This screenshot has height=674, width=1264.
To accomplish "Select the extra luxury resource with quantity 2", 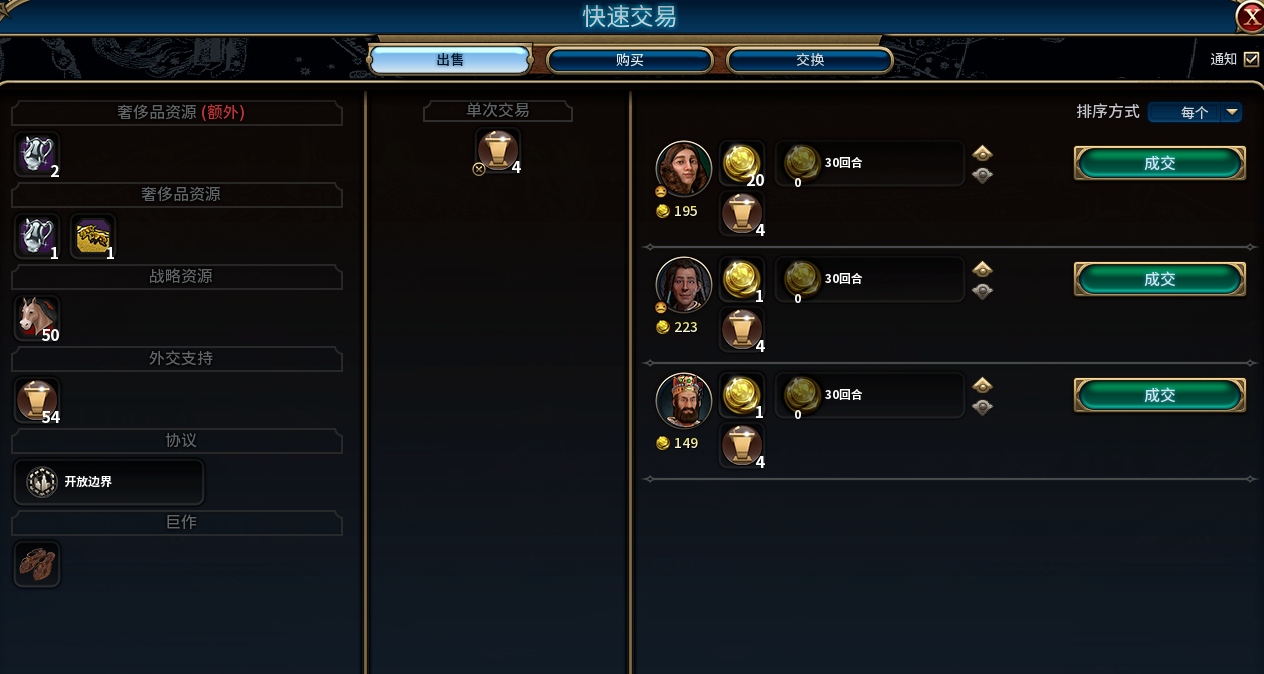I will [37, 154].
